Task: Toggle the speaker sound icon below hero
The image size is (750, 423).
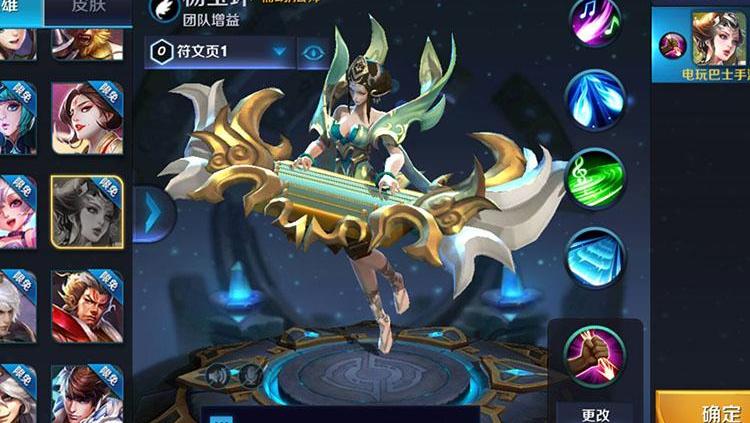Action: [x=217, y=375]
